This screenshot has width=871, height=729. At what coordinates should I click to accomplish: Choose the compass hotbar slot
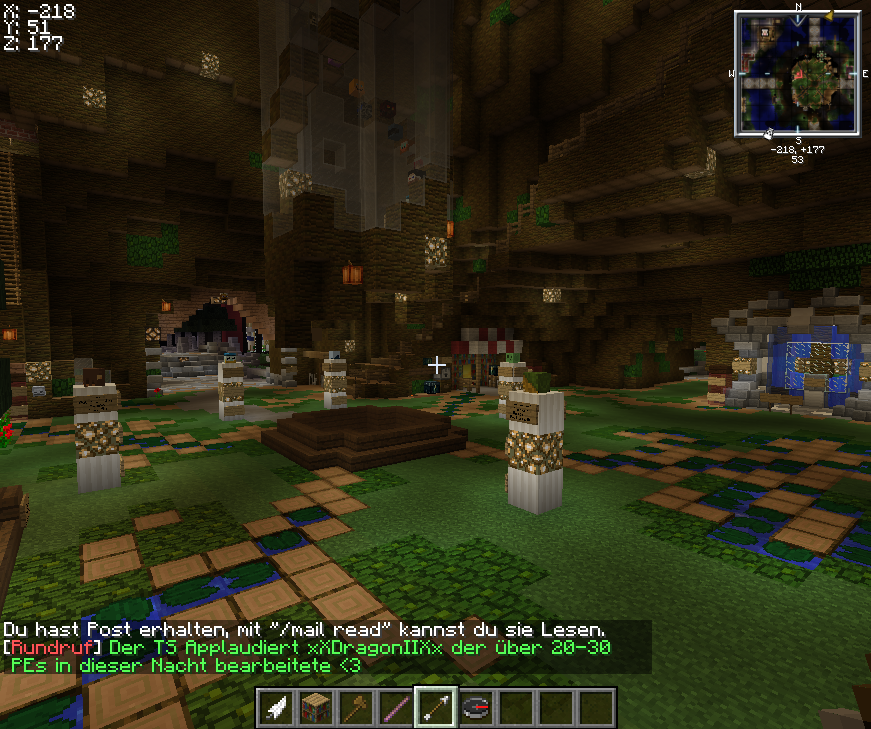tap(476, 707)
